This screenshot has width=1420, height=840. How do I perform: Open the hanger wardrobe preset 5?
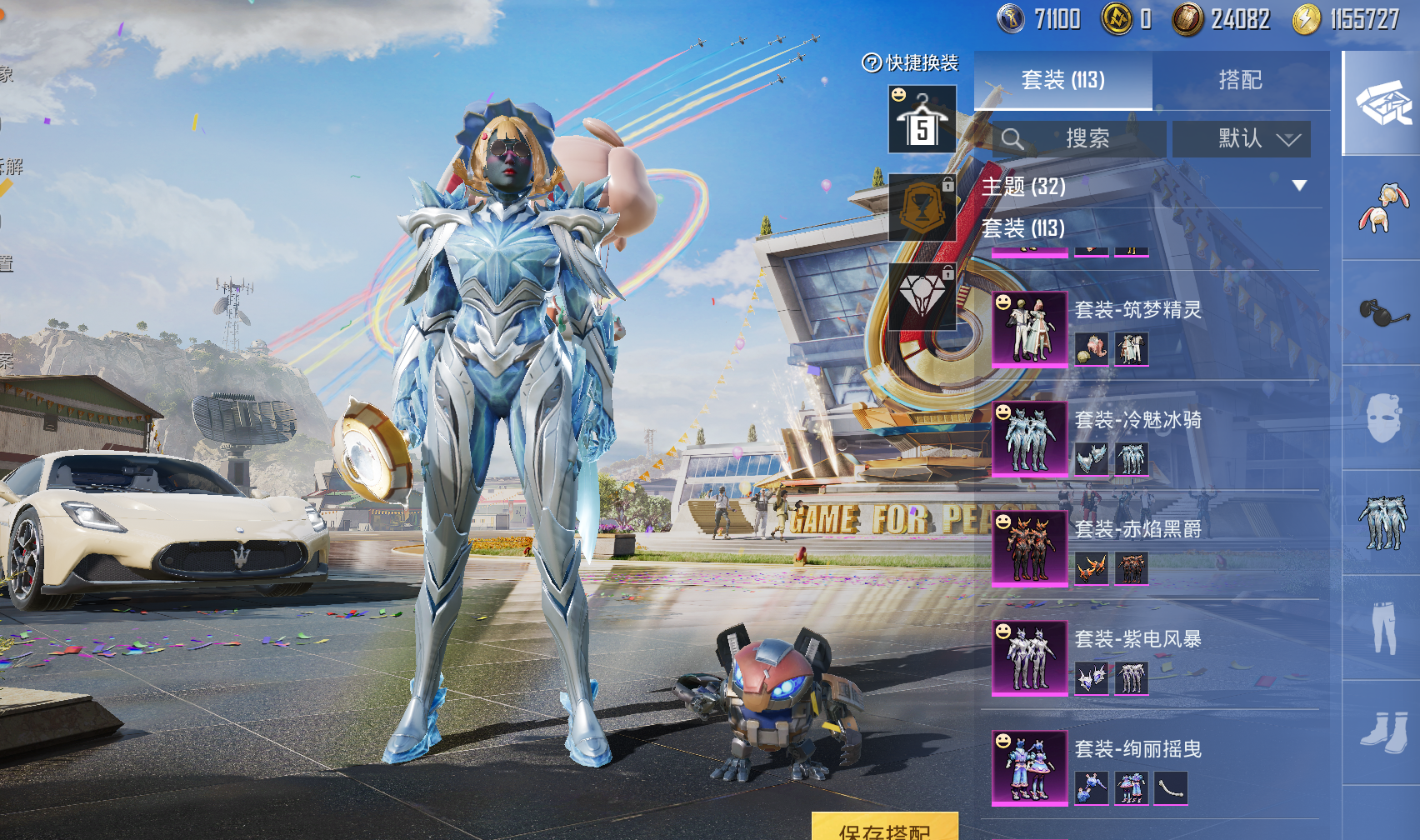(922, 120)
